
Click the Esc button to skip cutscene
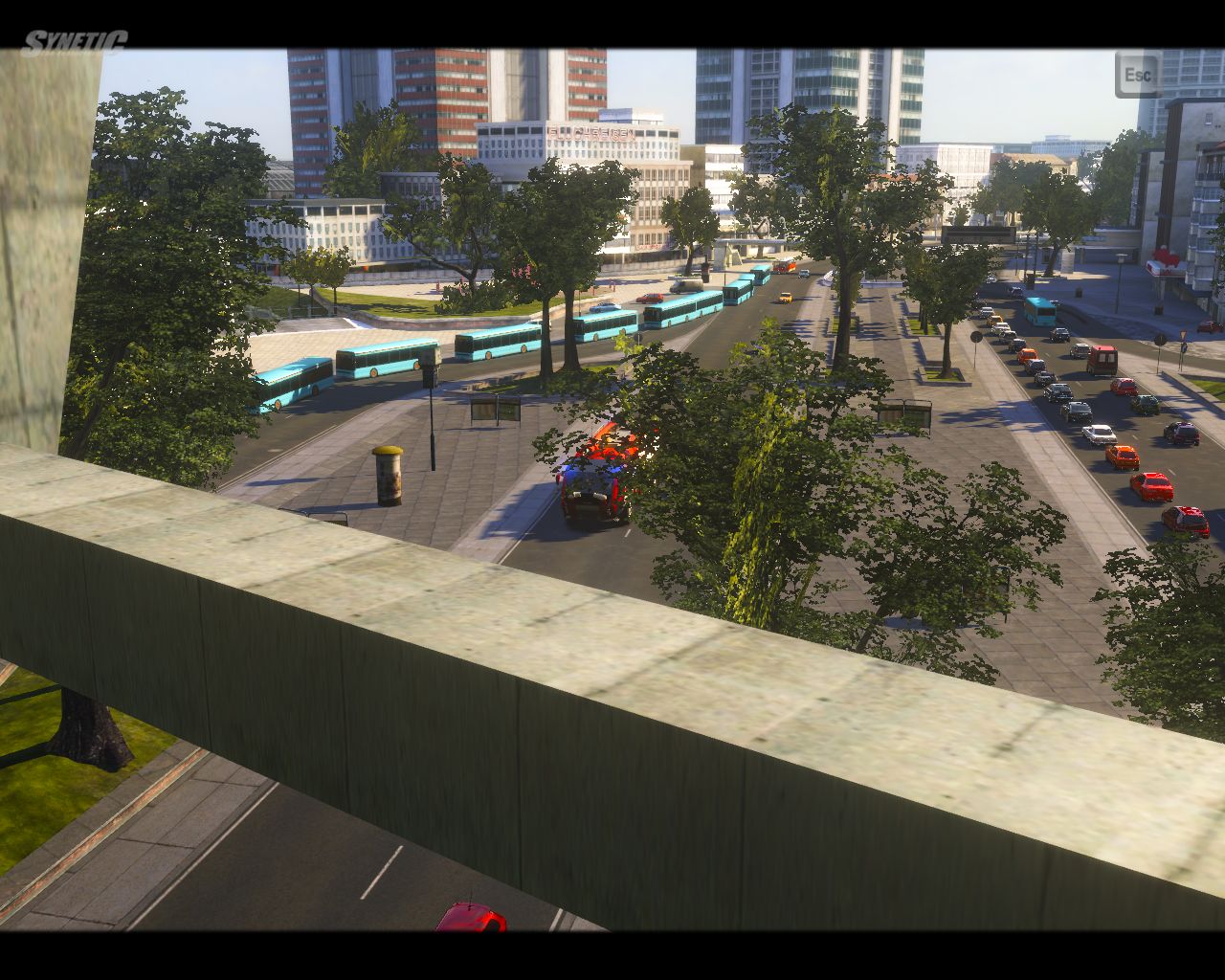tap(1137, 75)
